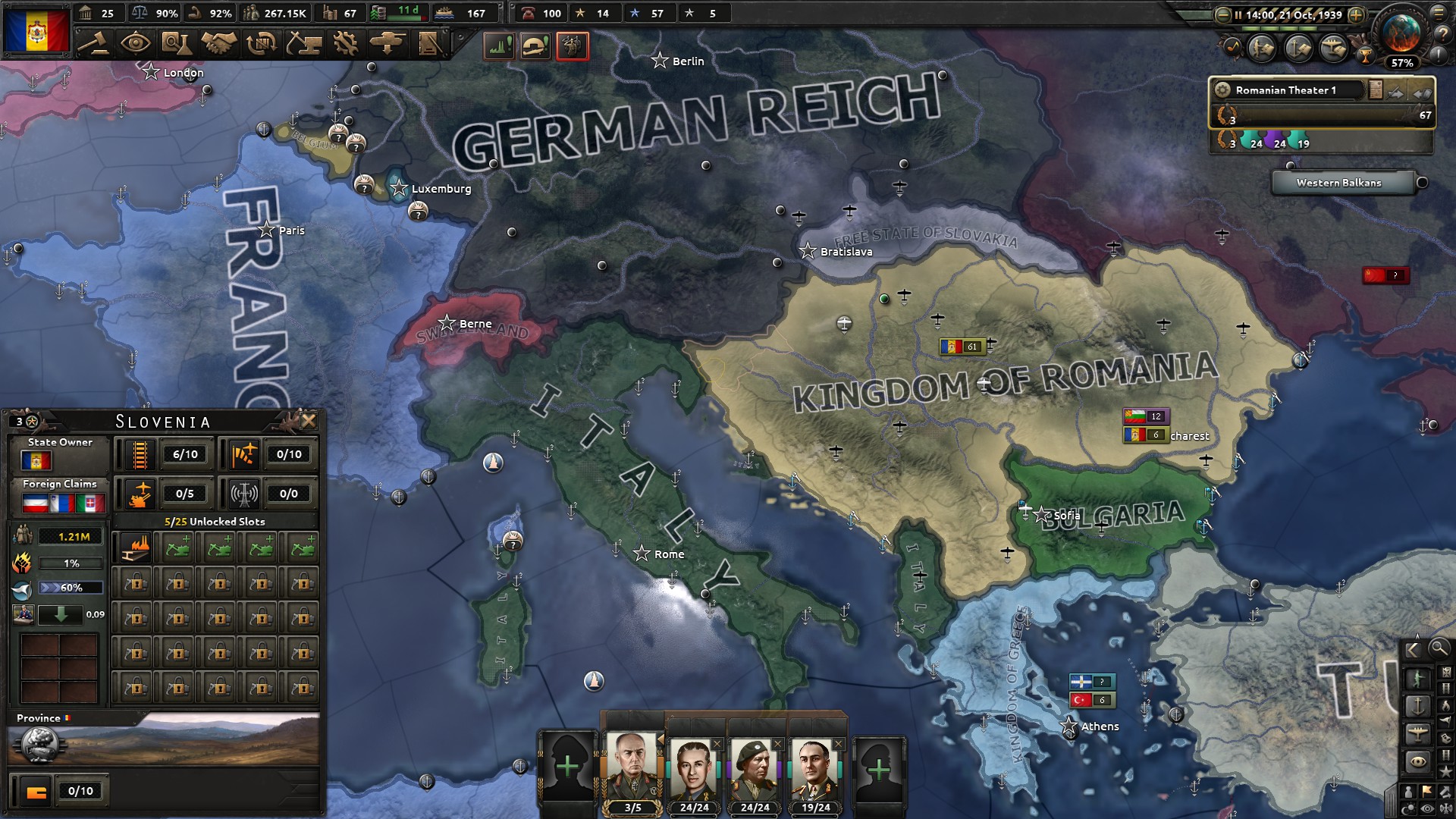
Task: Select general Antonescu's 24/24 army portrait
Action: click(x=694, y=766)
